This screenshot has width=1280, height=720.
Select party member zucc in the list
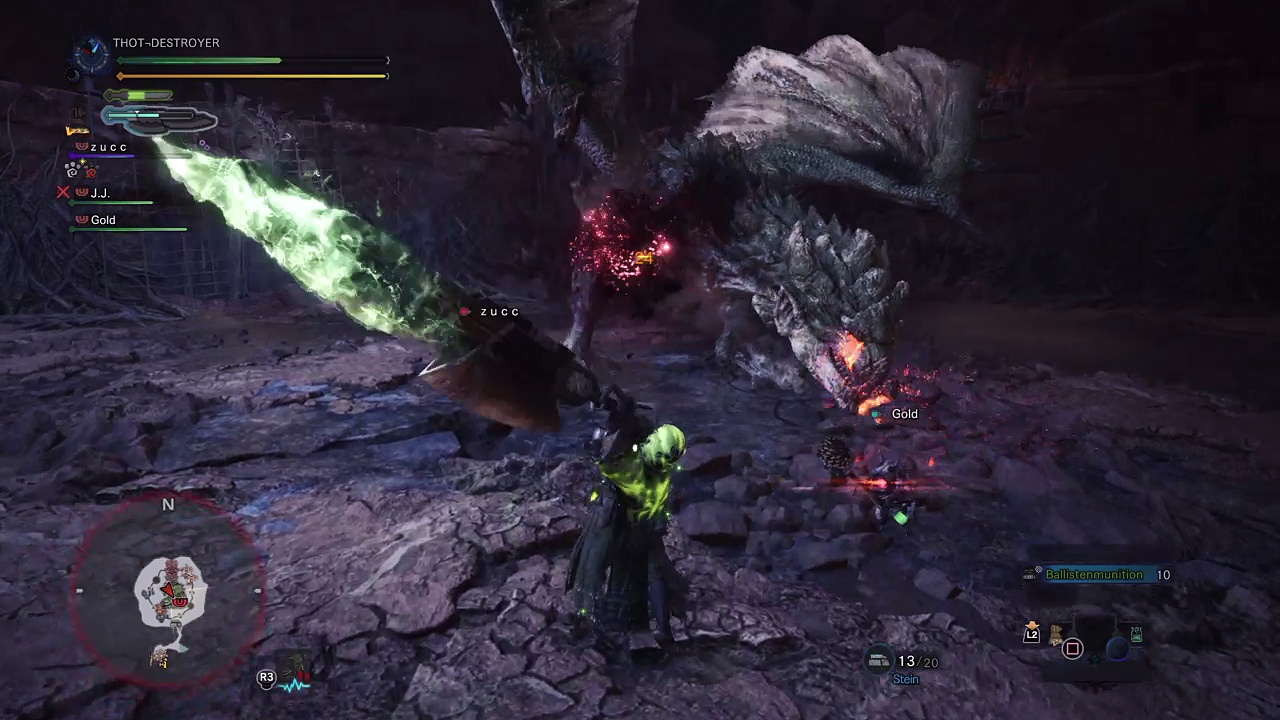point(108,148)
